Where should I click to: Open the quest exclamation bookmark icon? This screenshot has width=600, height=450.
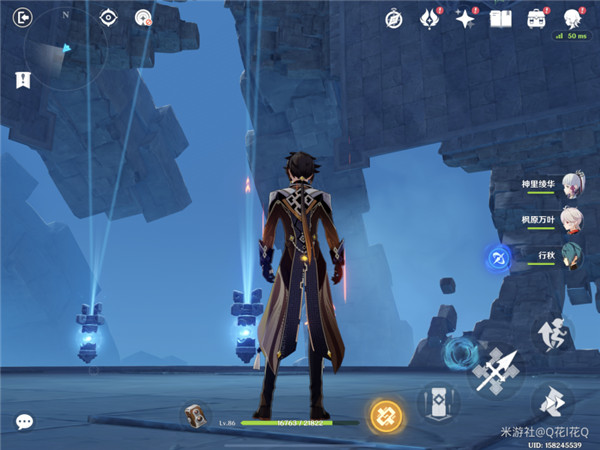[23, 80]
